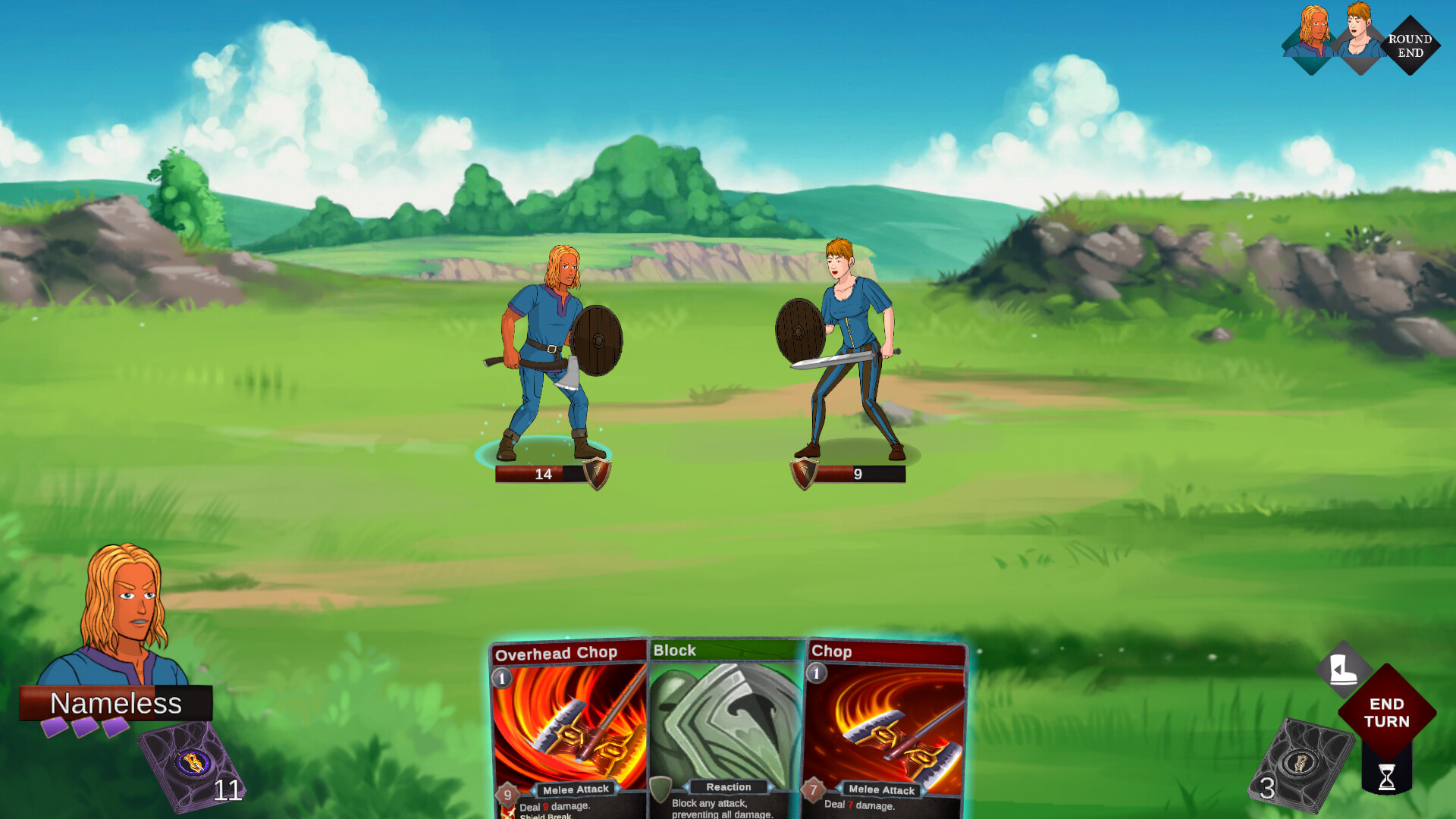
Task: Click the enemy health bar showing 9
Action: tap(855, 474)
